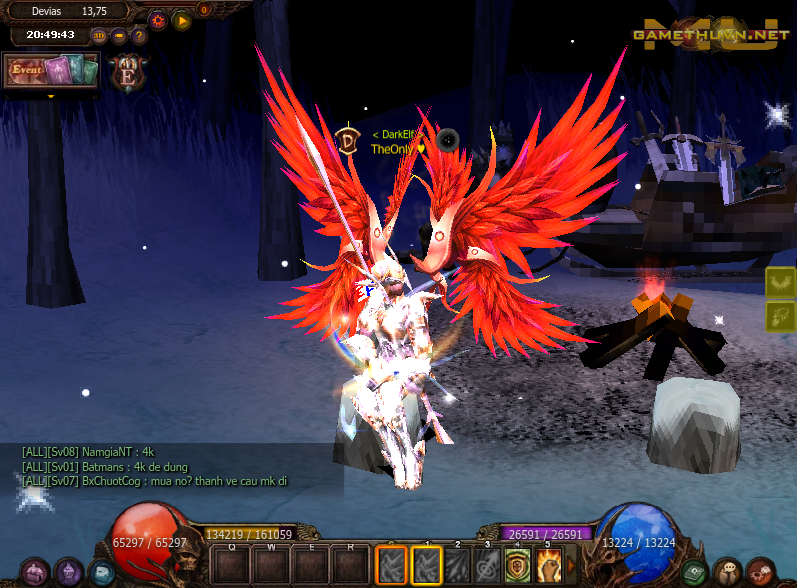
Task: Click the E shield emblem icon
Action: tap(127, 73)
